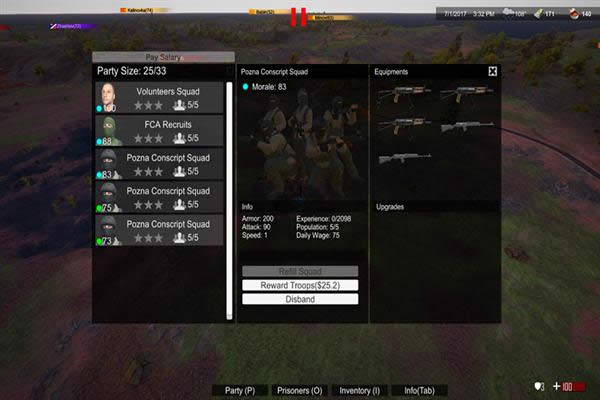Image resolution: width=600 pixels, height=400 pixels.
Task: Switch to the Info(Tab) panel
Action: pyautogui.click(x=417, y=390)
